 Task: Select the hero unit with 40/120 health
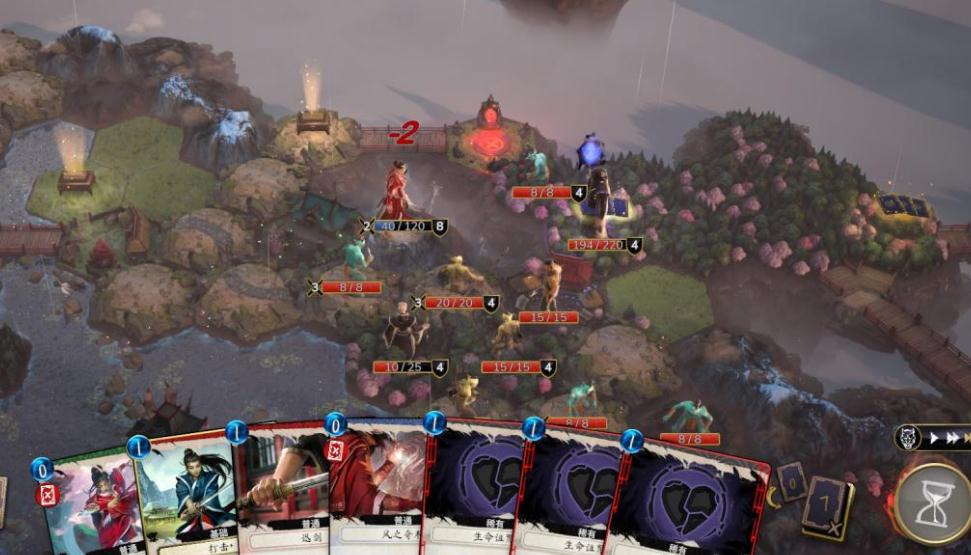pyautogui.click(x=397, y=190)
